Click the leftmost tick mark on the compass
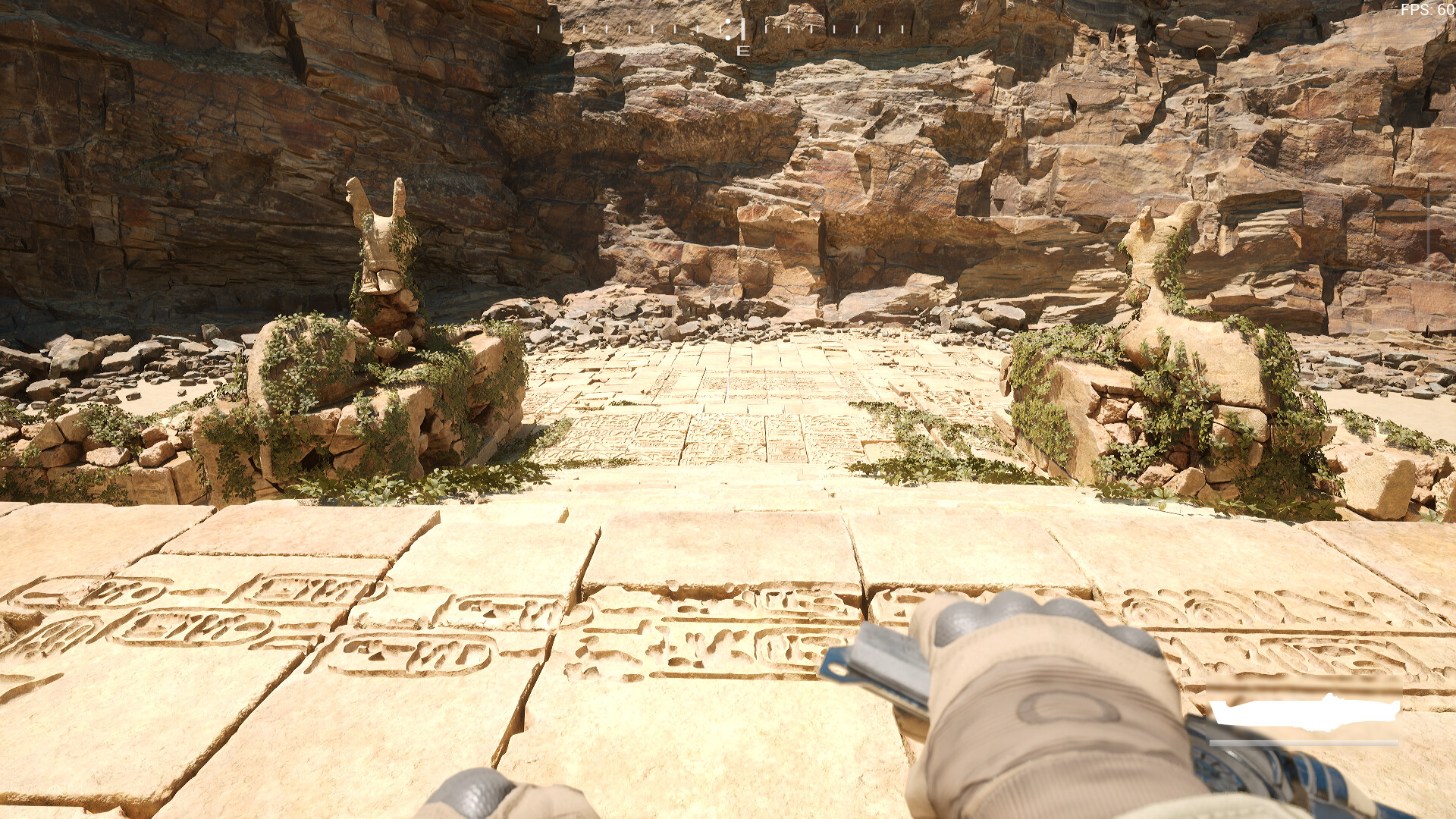Viewport: 1456px width, 819px height. 538,29
